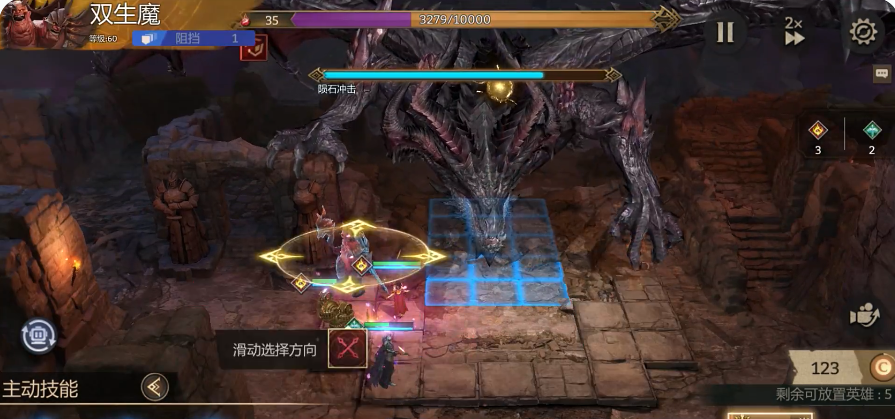This screenshot has width=895, height=419.
Task: Click the camera view switch icon
Action: (x=864, y=316)
